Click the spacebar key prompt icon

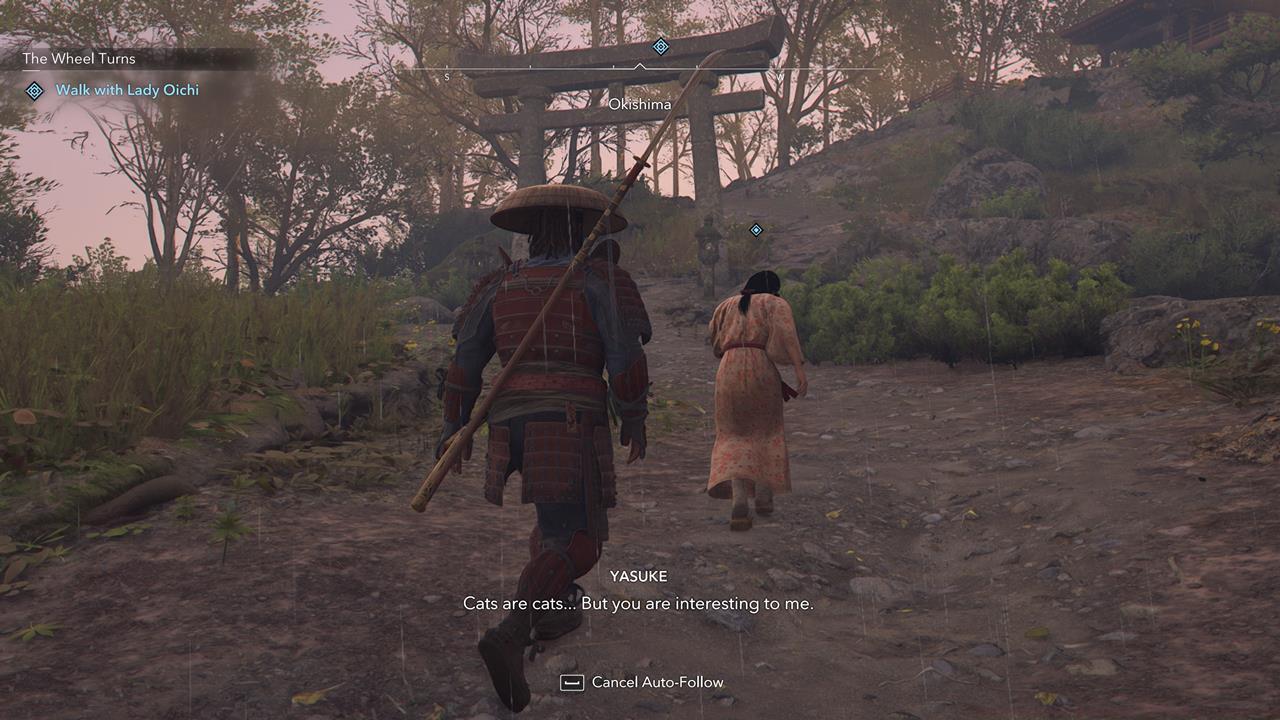coord(570,682)
